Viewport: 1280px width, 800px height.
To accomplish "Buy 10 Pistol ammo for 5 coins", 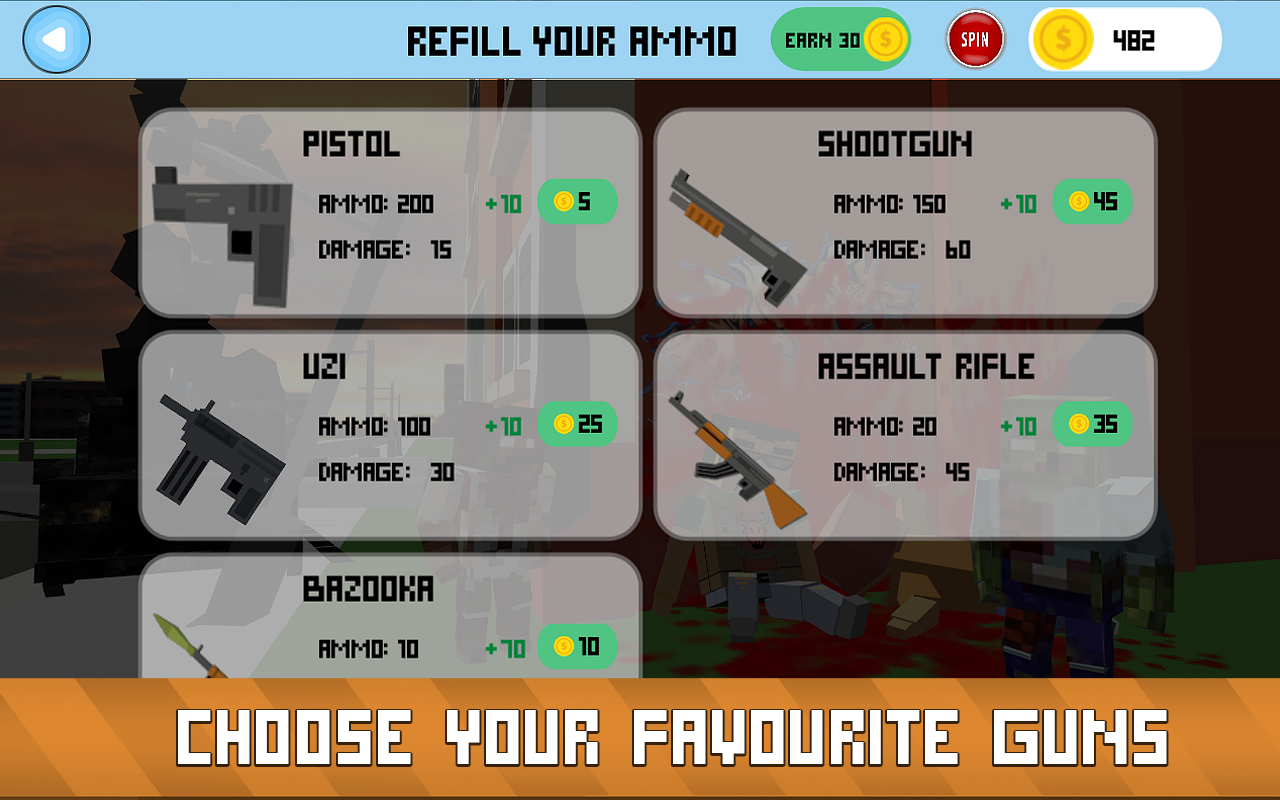I will point(577,201).
